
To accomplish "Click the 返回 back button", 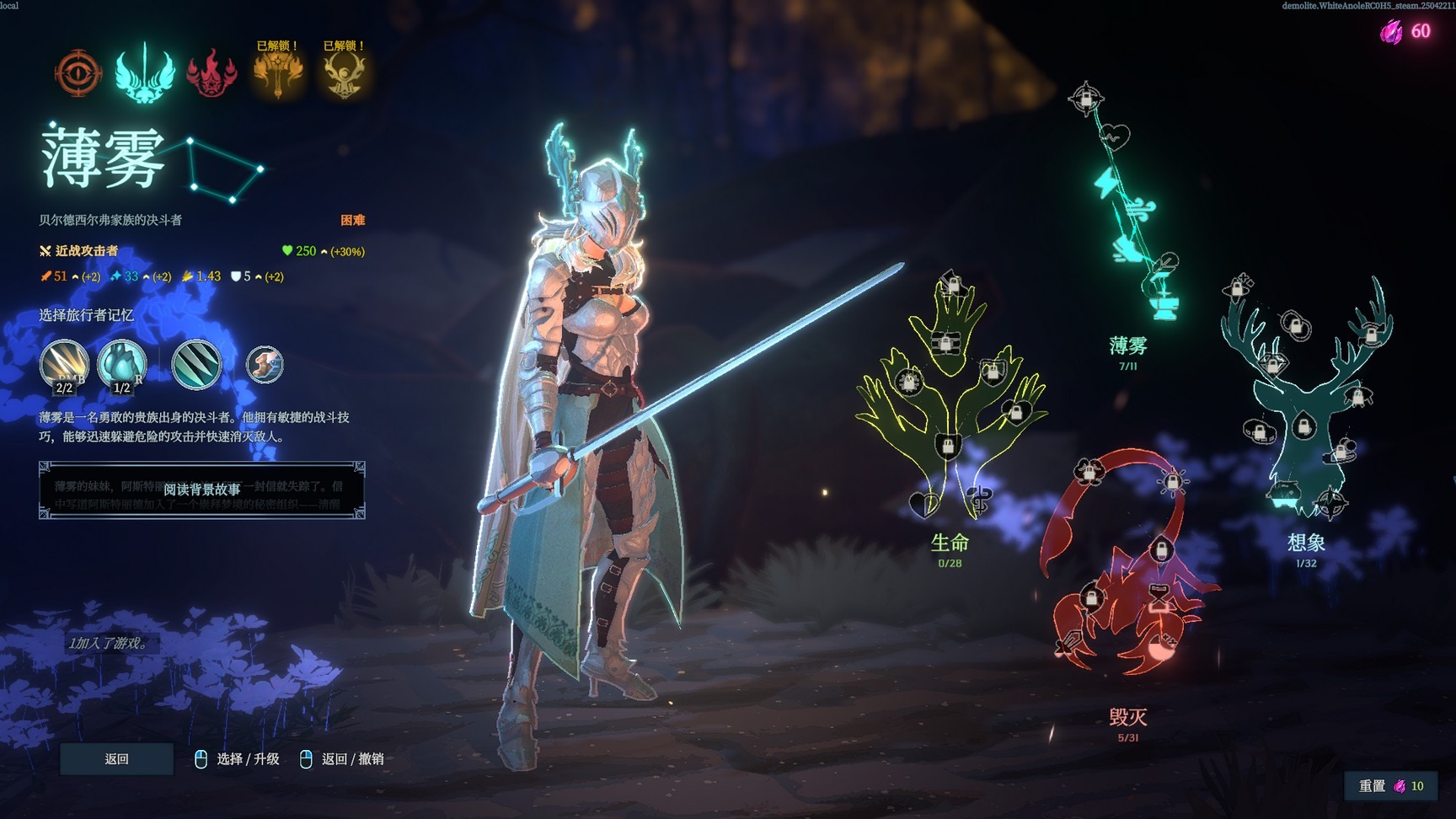I will pyautogui.click(x=116, y=759).
